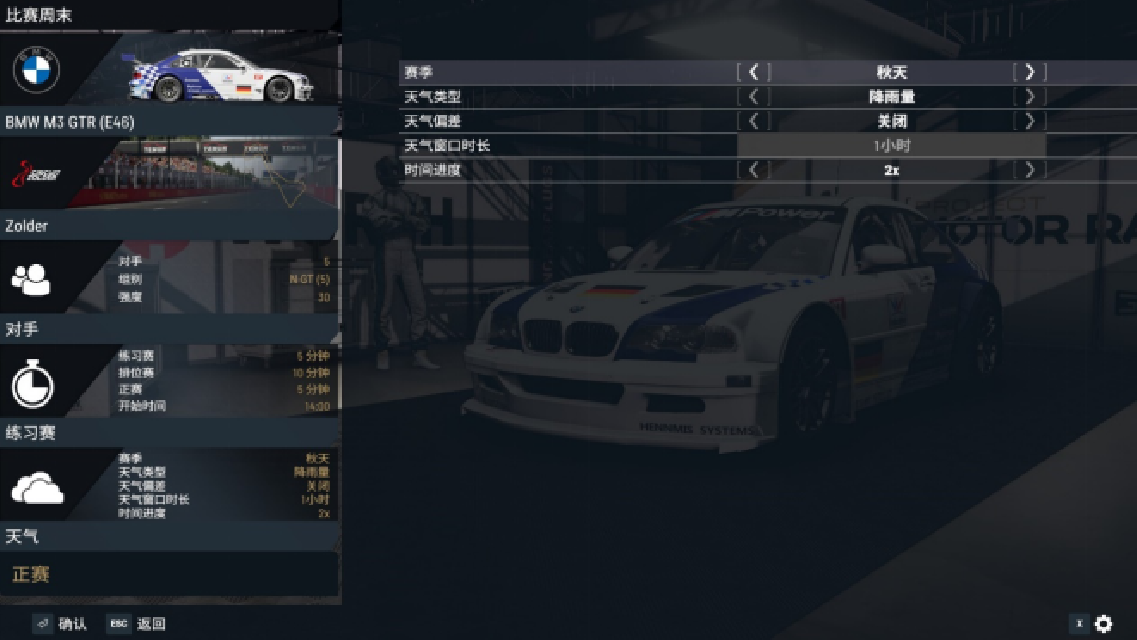This screenshot has width=1137, height=640.
Task: Go back with the 返回 button
Action: (x=137, y=624)
